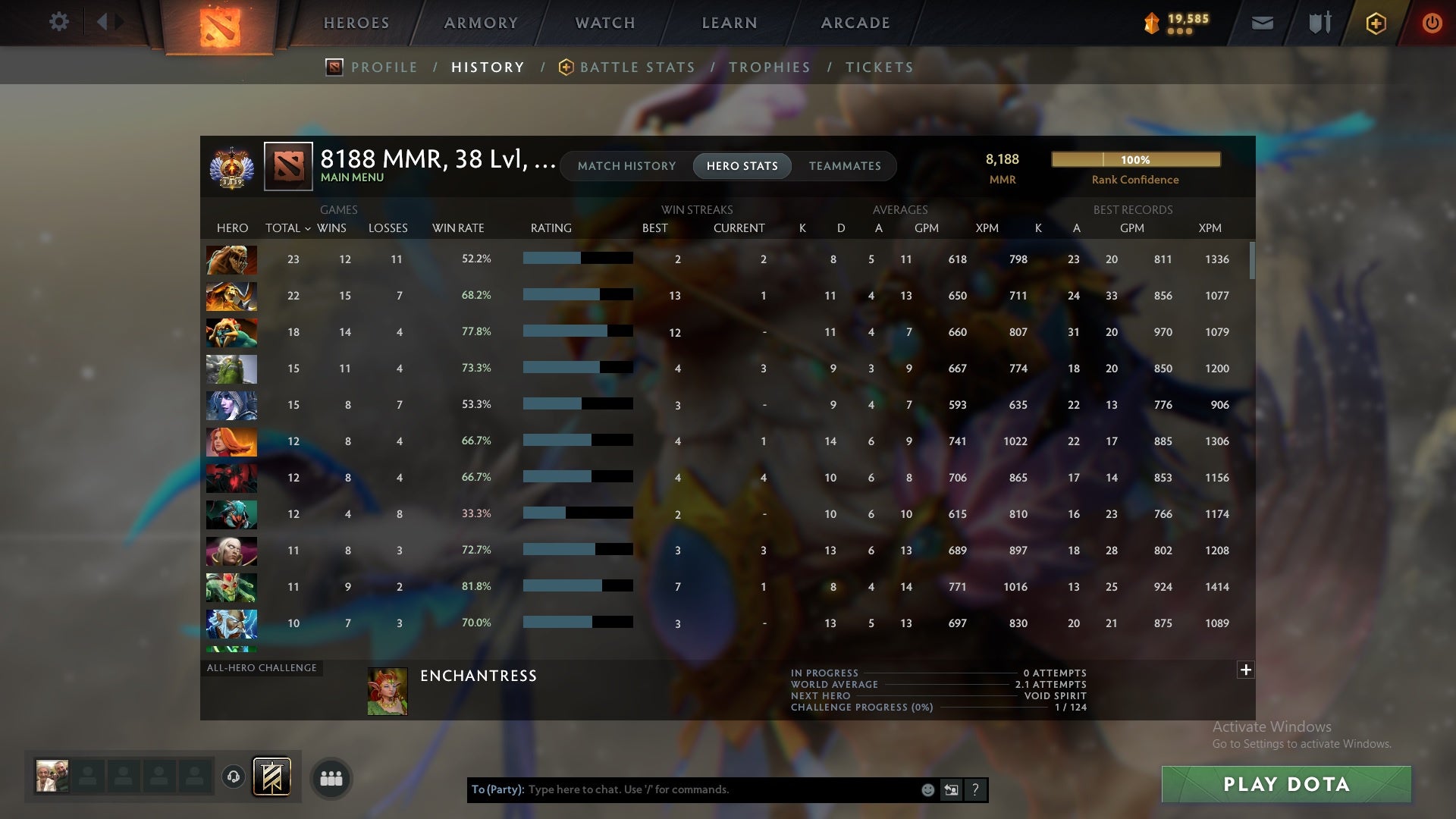Open the emoticon picker in chat bar
Screen dimensions: 1456x819
click(927, 789)
